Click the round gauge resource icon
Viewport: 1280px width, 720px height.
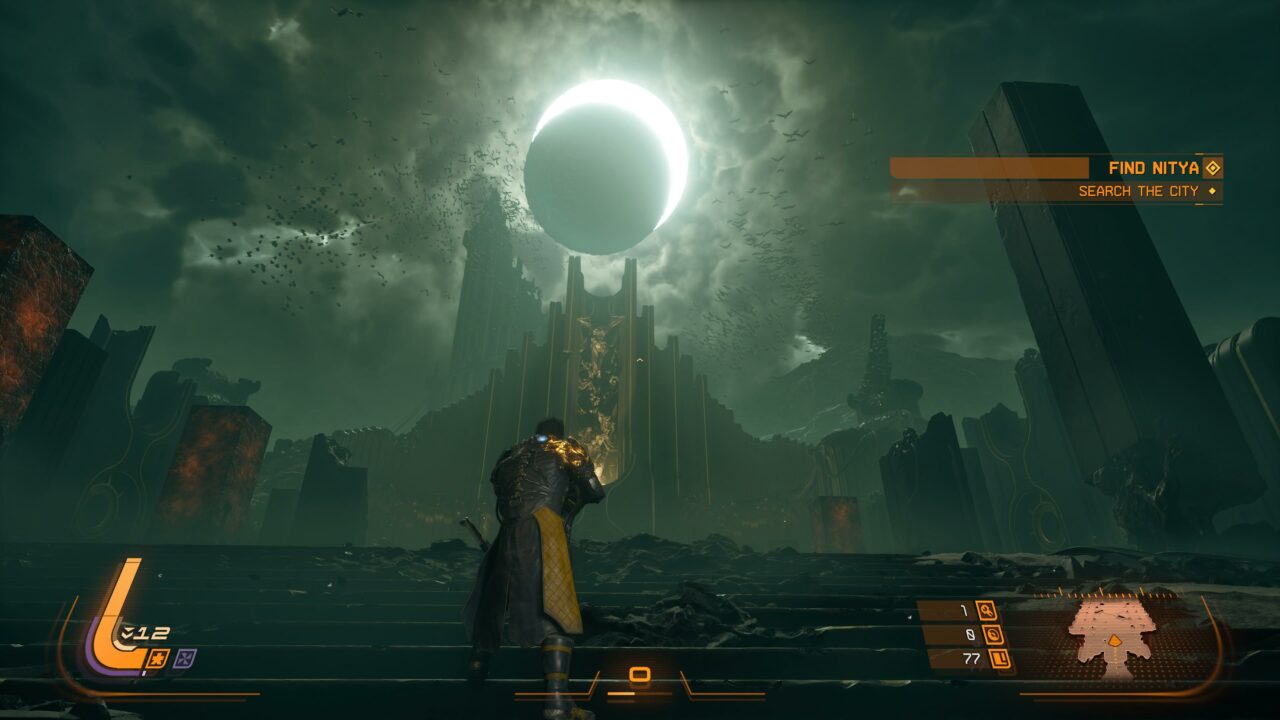993,634
